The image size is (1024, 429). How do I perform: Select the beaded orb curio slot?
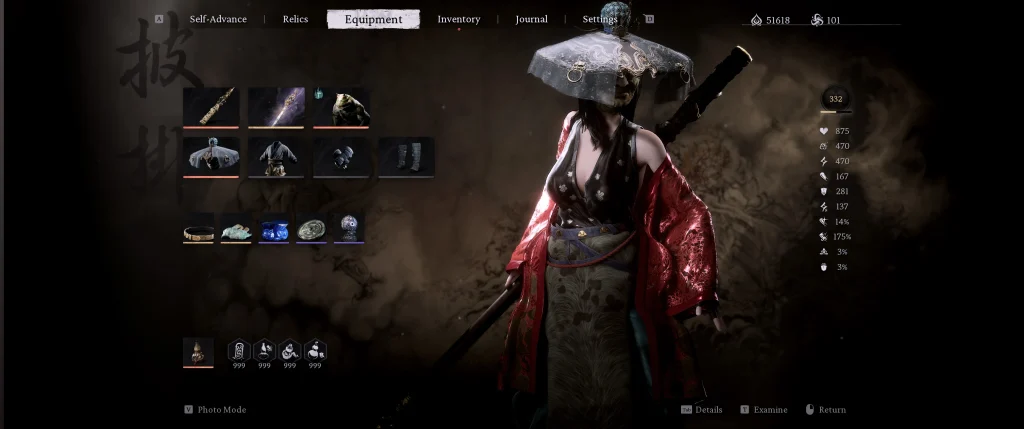click(x=349, y=228)
